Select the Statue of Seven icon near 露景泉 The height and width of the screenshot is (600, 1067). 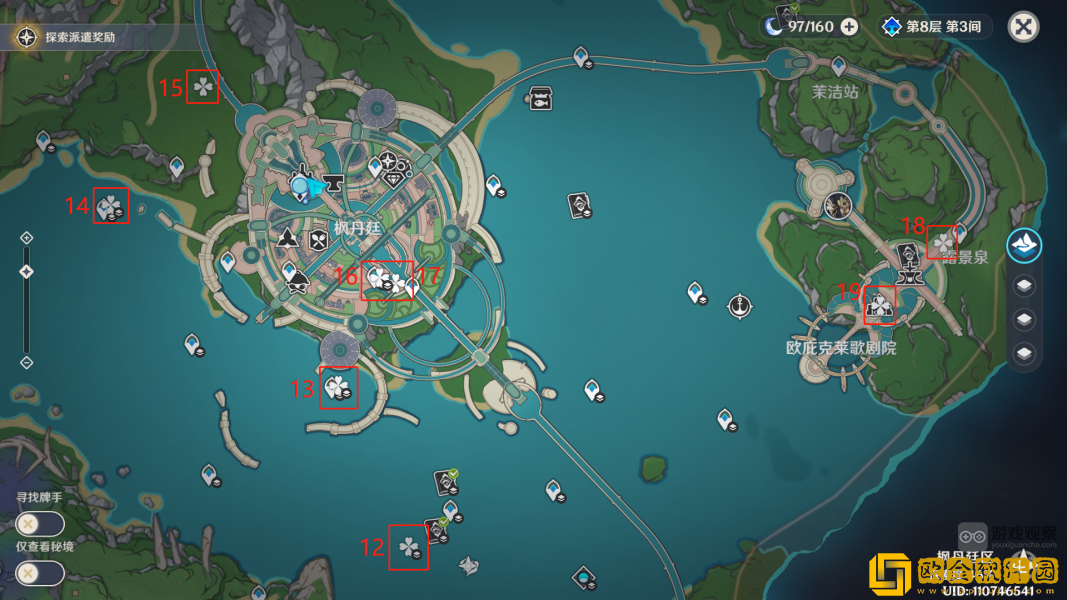tap(908, 256)
